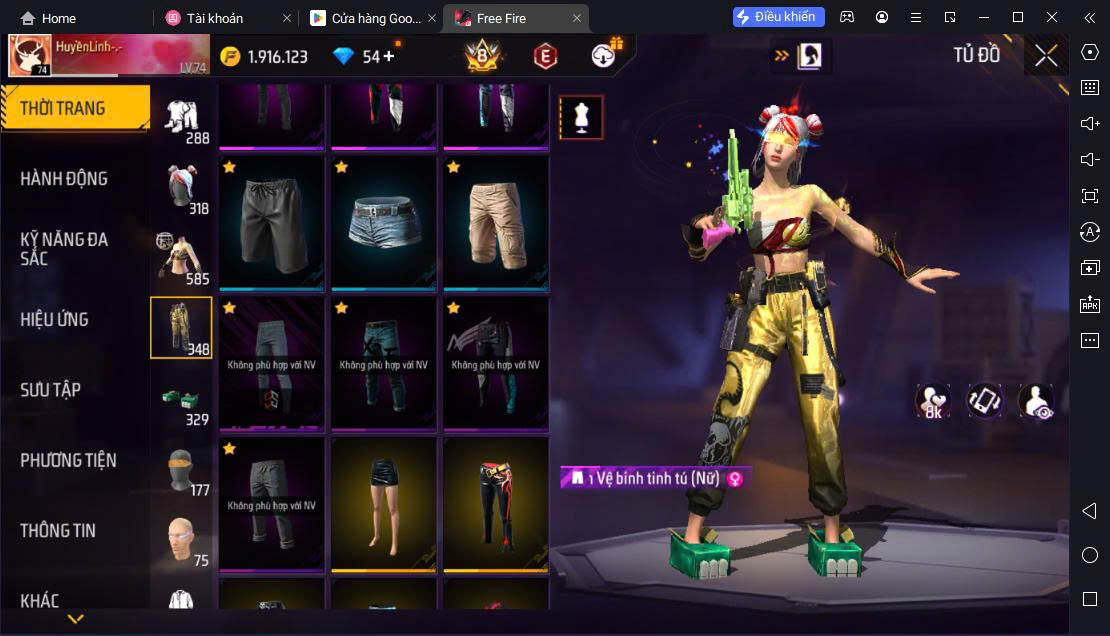Select the THỜI TRANG tab
Viewport: 1110px width, 636px height.
pos(62,108)
